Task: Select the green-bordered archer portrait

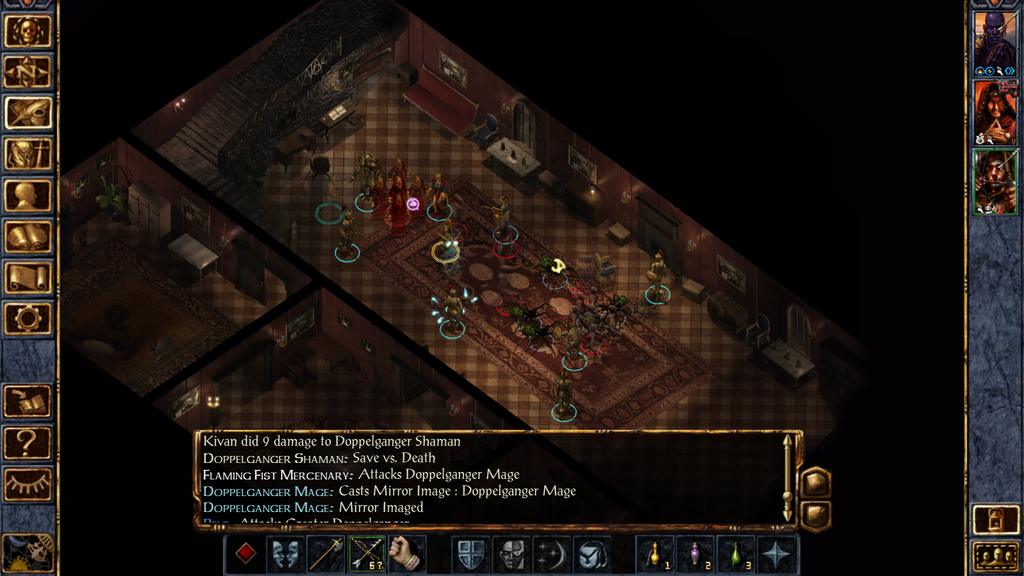Action: (995, 181)
